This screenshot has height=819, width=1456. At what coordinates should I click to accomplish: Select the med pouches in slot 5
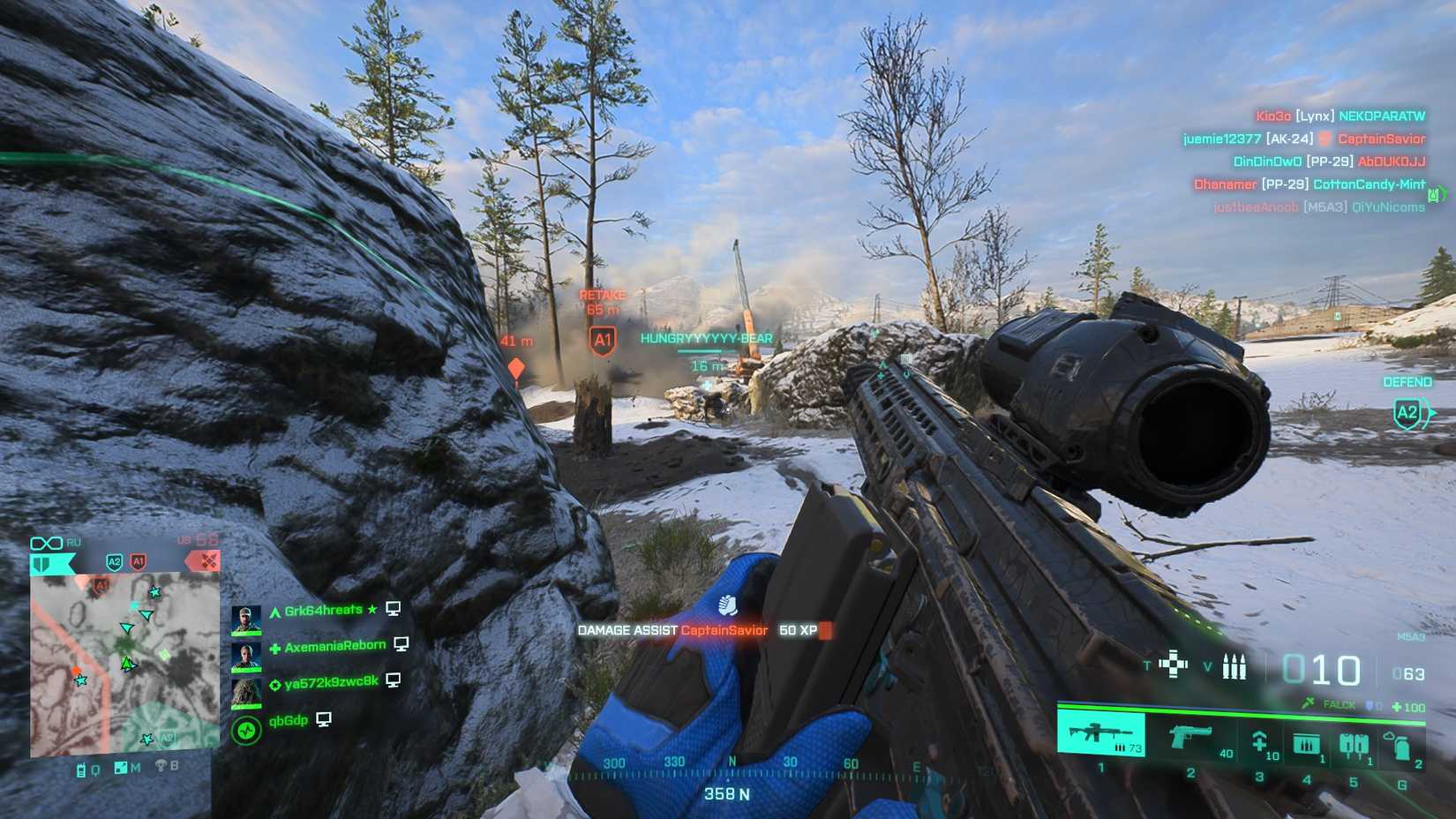(1354, 745)
